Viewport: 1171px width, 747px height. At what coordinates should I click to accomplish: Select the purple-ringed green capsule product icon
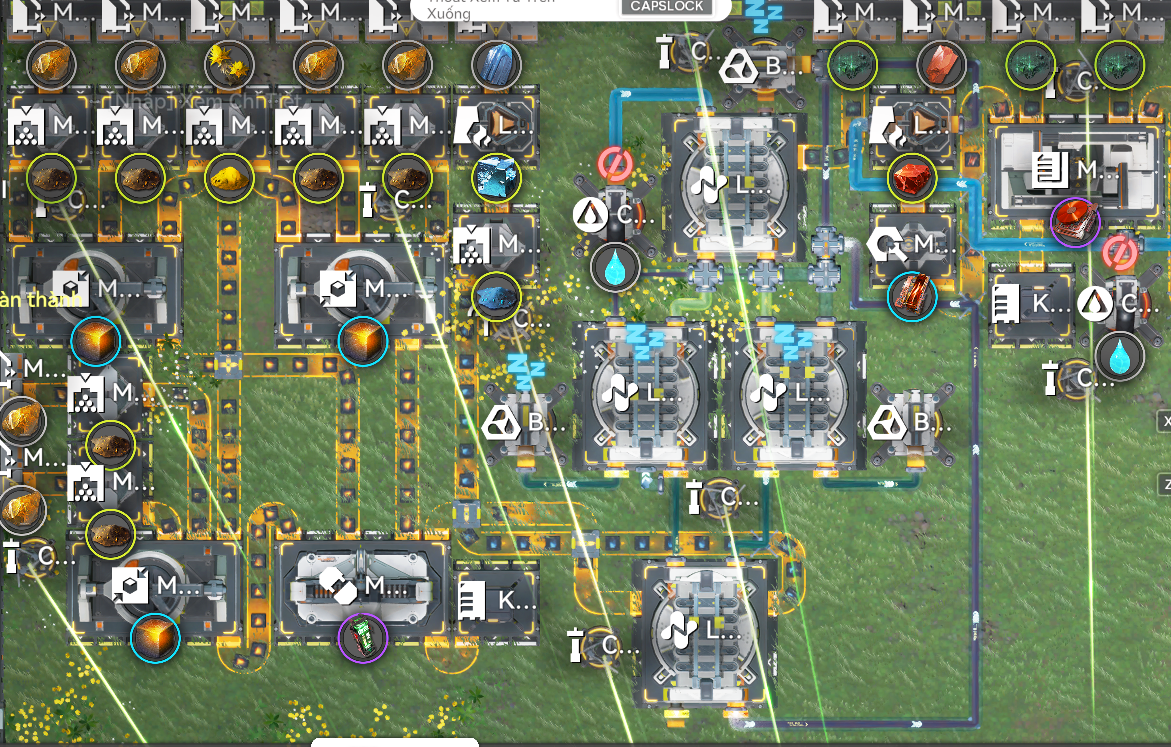click(363, 636)
